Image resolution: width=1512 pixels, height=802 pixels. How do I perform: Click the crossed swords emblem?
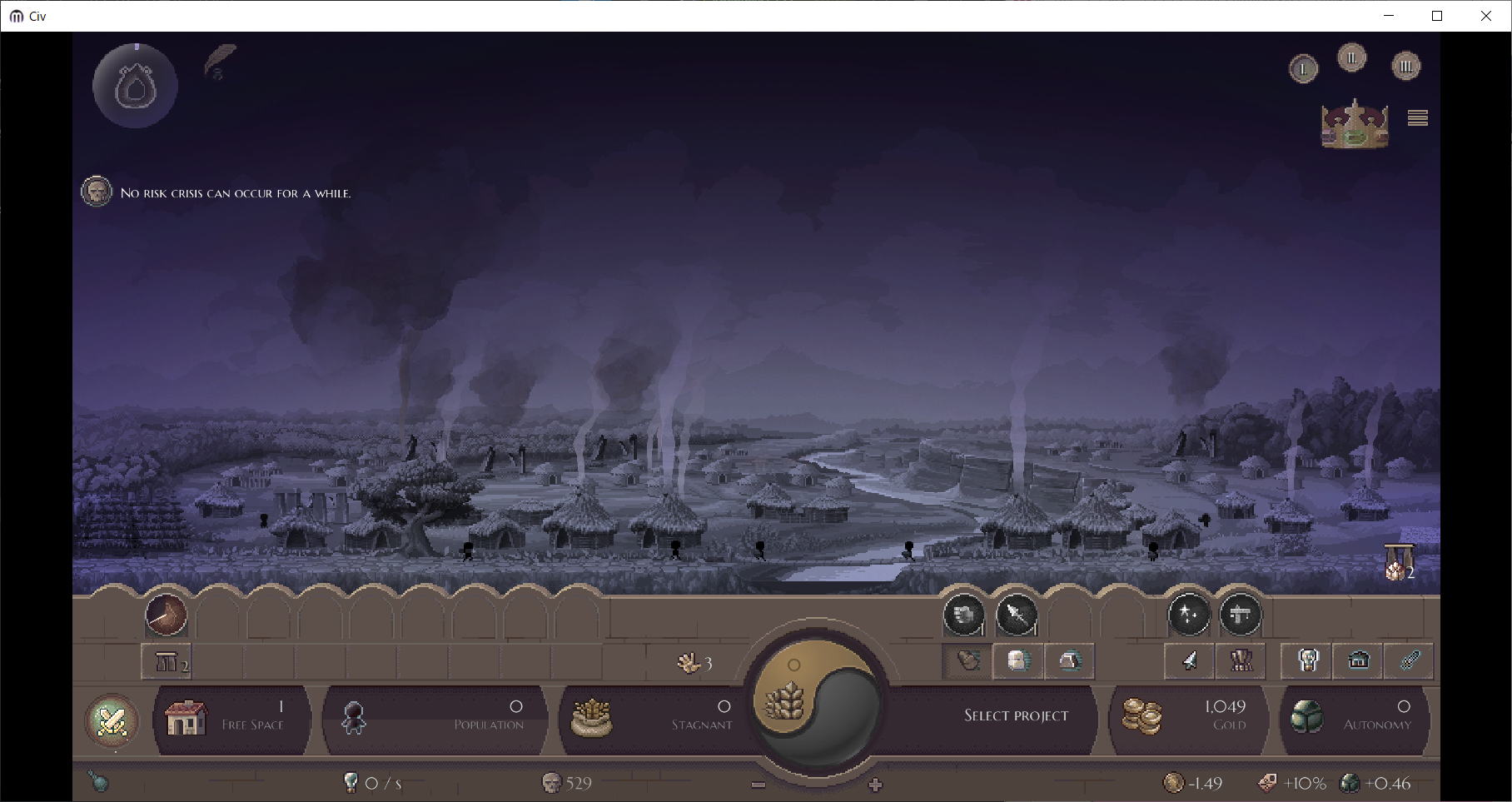[x=112, y=720]
